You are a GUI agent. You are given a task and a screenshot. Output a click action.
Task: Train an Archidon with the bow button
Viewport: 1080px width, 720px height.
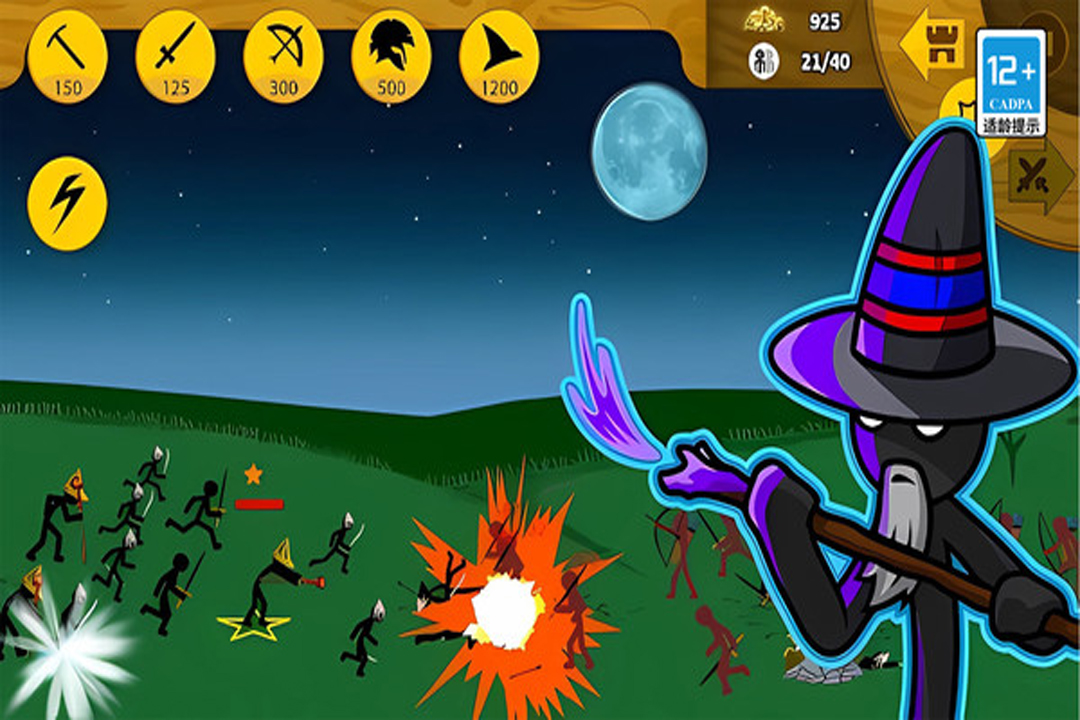pyautogui.click(x=283, y=57)
